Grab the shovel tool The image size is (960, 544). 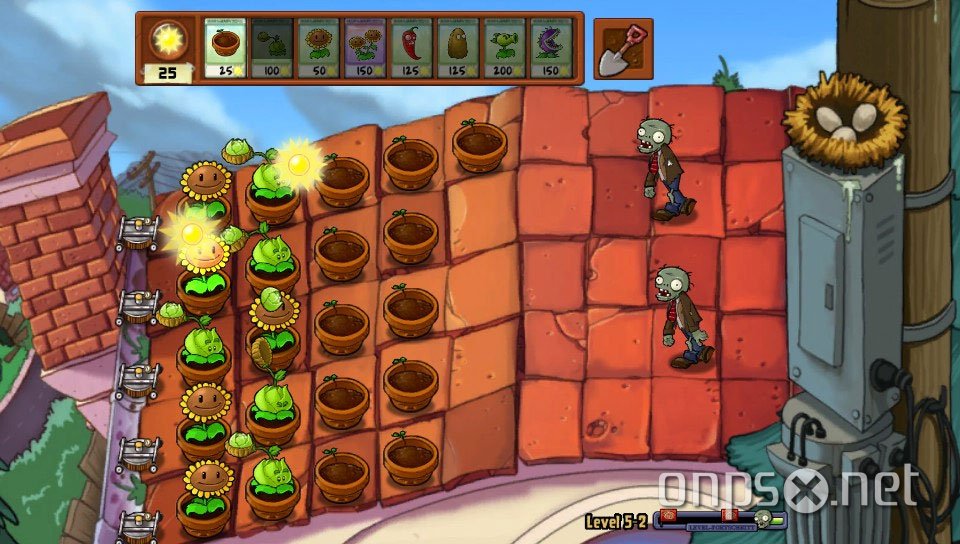[623, 49]
